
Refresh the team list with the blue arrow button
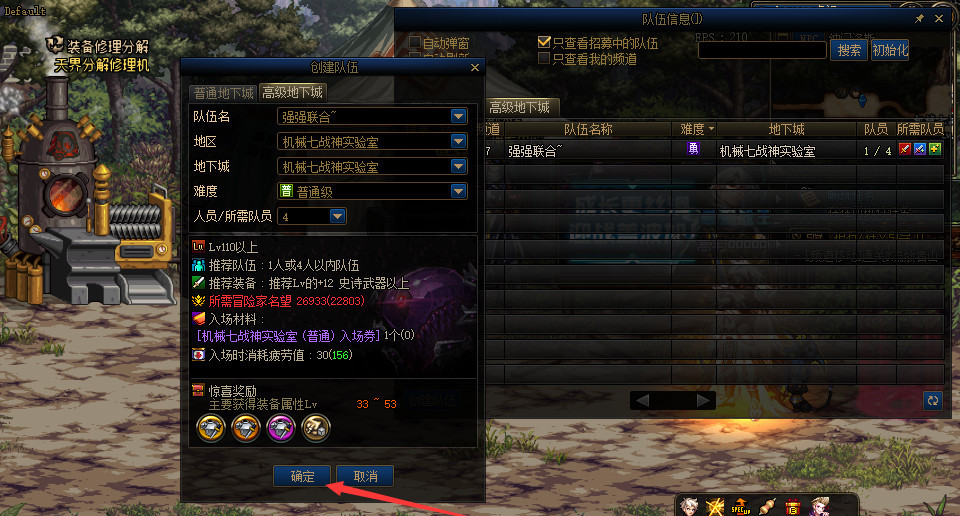pyautogui.click(x=932, y=400)
